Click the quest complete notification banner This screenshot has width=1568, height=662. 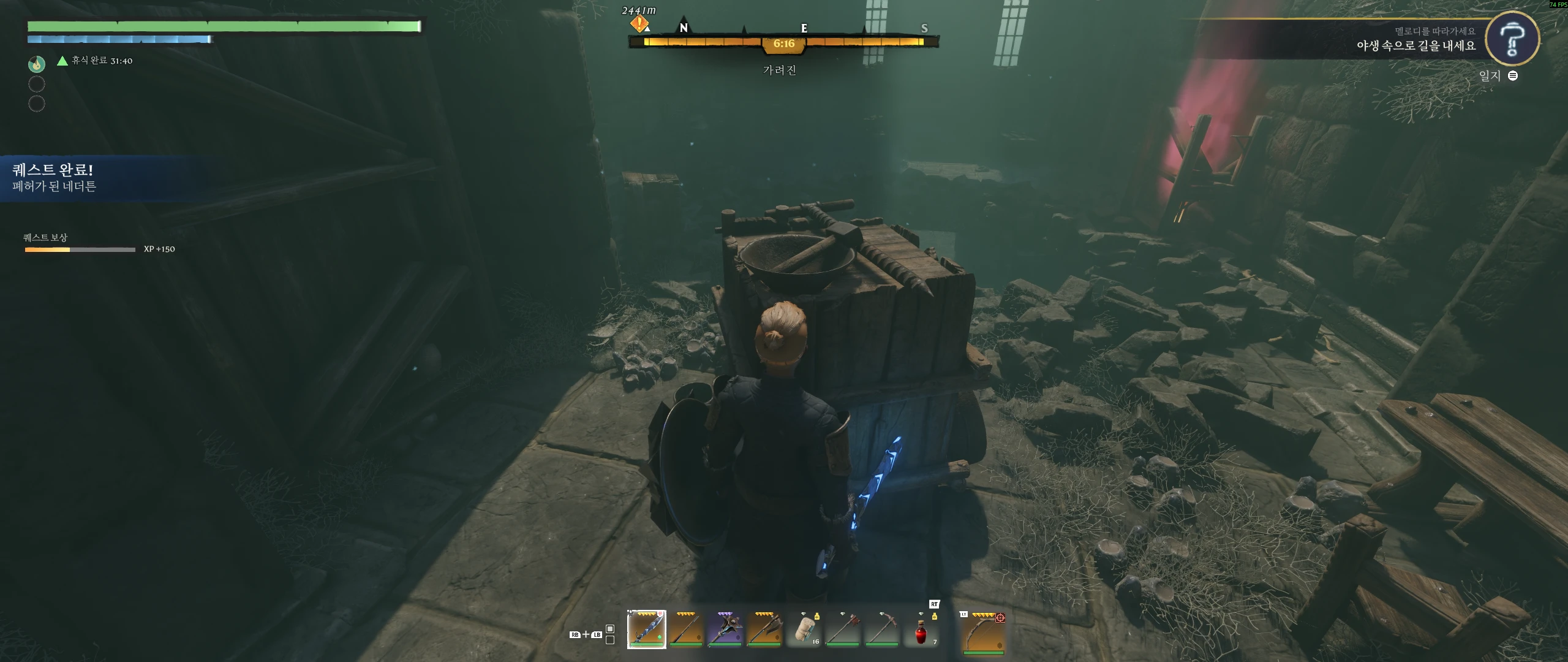click(x=92, y=178)
